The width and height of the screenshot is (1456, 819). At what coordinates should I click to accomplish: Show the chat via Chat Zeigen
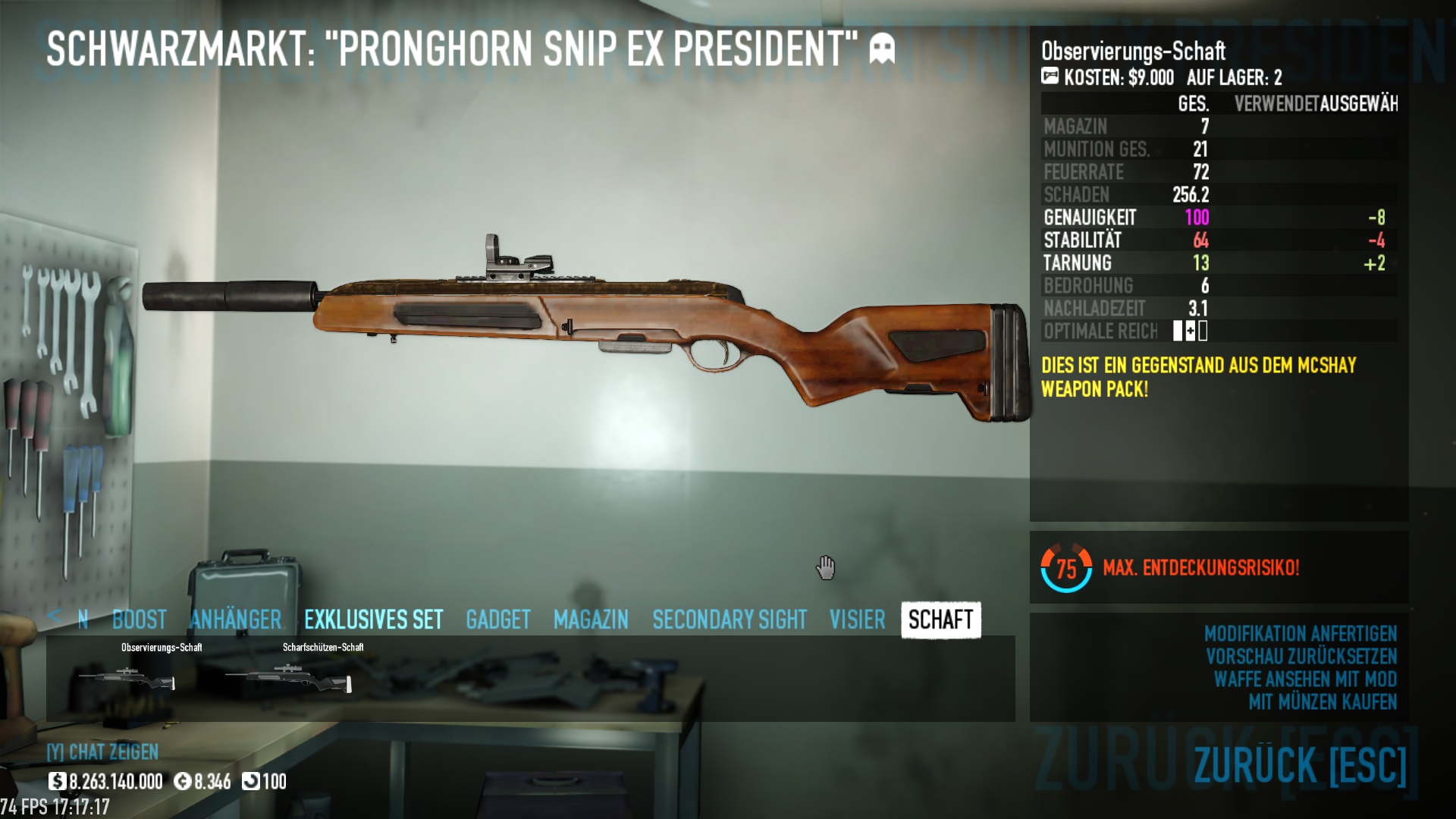click(x=102, y=752)
